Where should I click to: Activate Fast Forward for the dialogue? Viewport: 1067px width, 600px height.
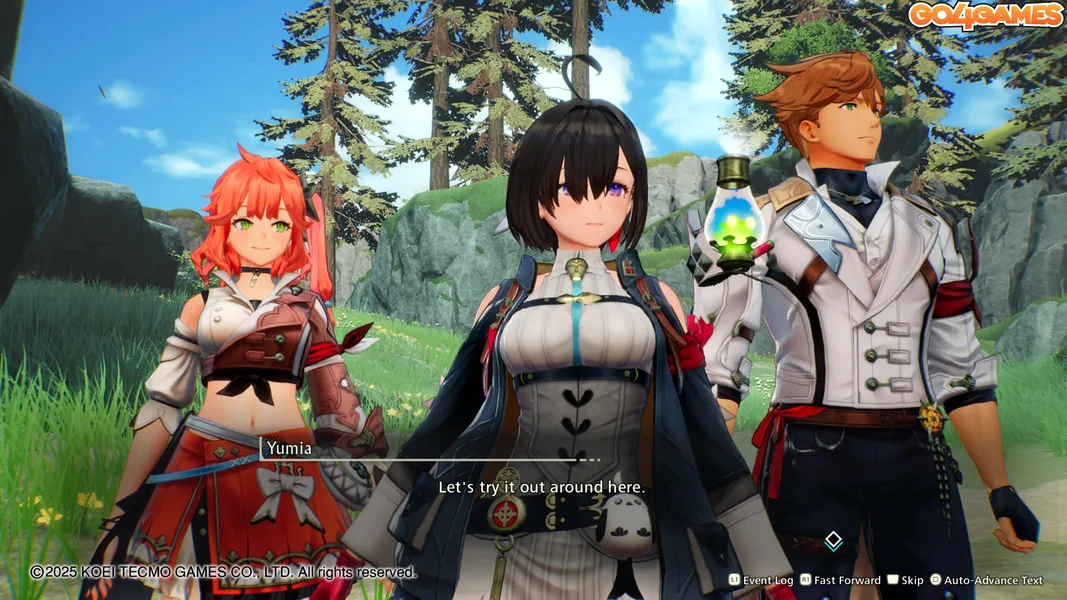tap(838, 580)
